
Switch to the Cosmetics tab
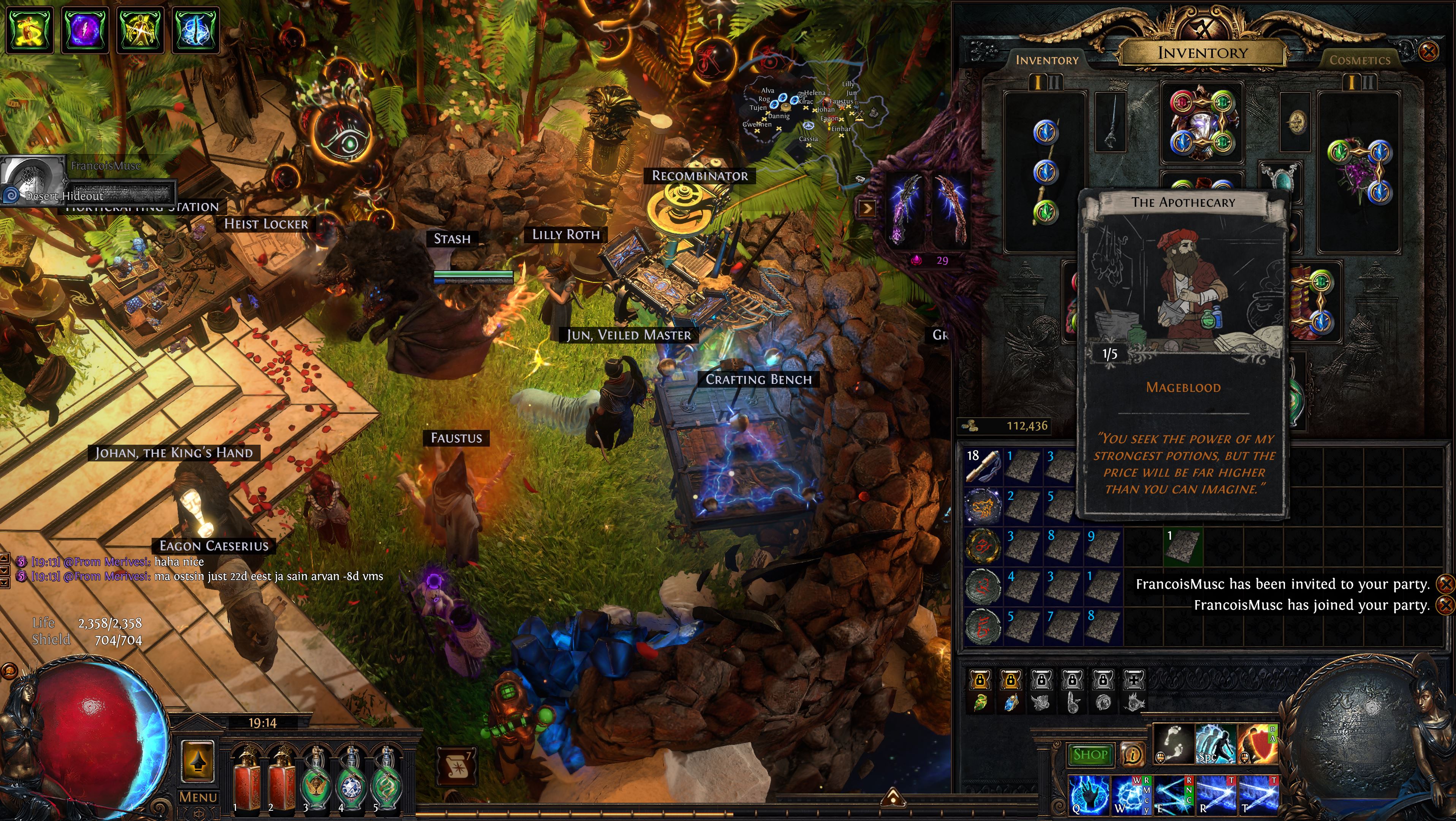[x=1359, y=60]
